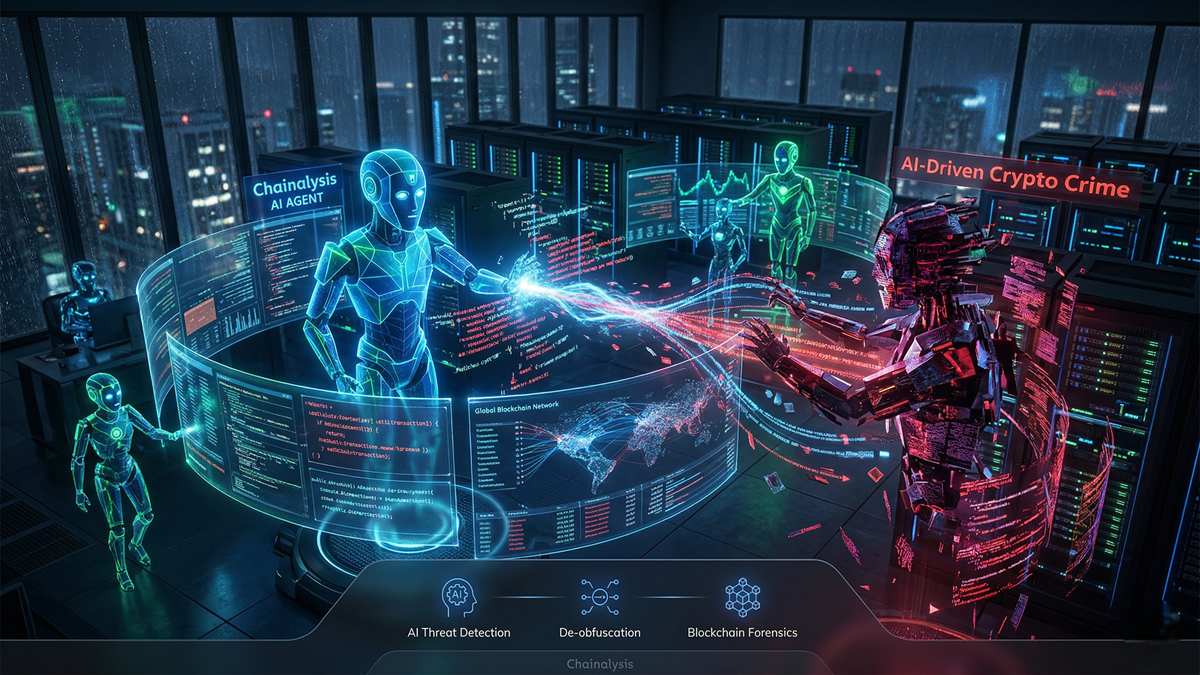Select the AI Threat Detection icon

[459, 598]
